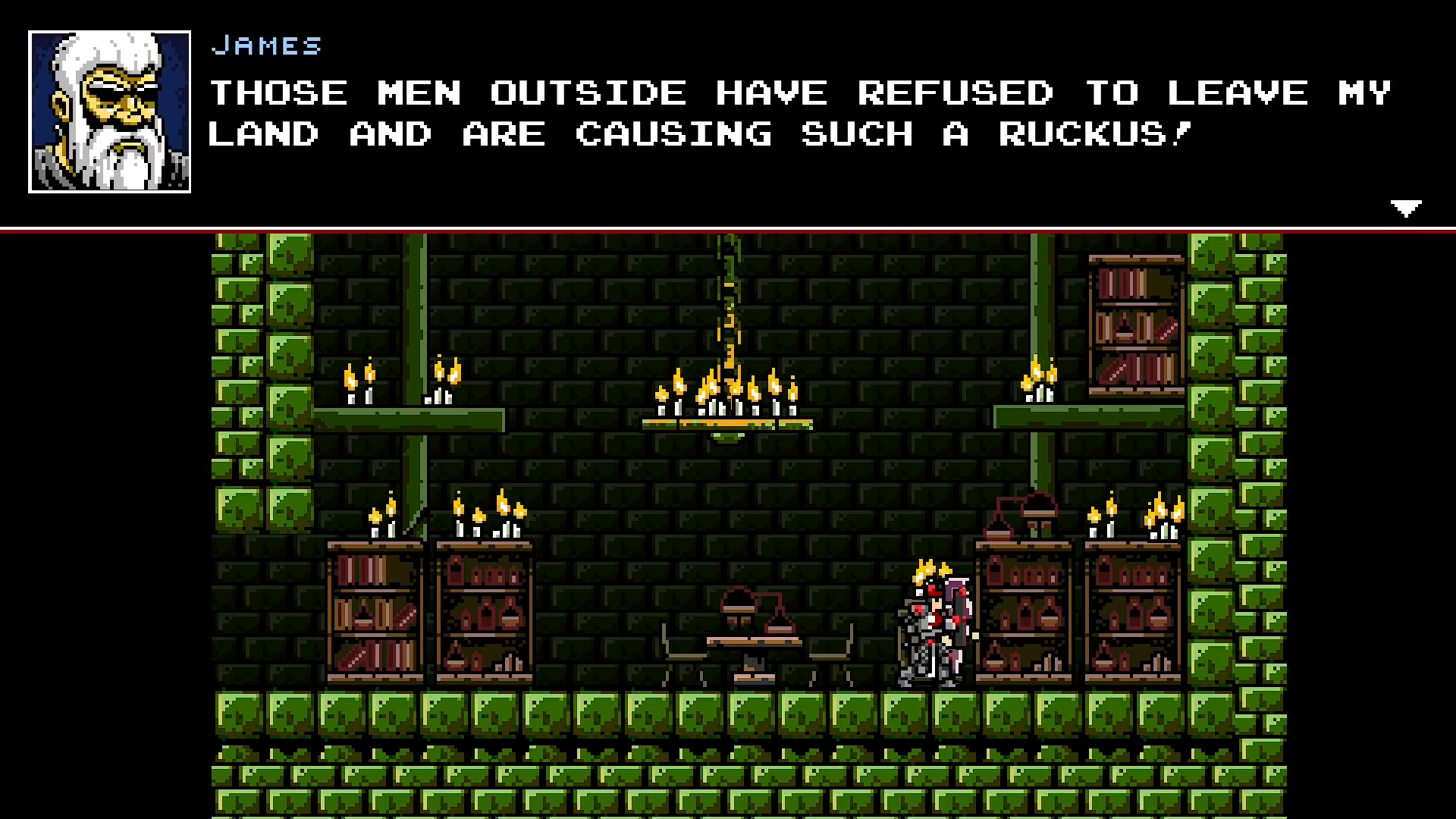1456x819 pixels.
Task: Advance dialogue with the white down arrow
Action: coord(1405,208)
